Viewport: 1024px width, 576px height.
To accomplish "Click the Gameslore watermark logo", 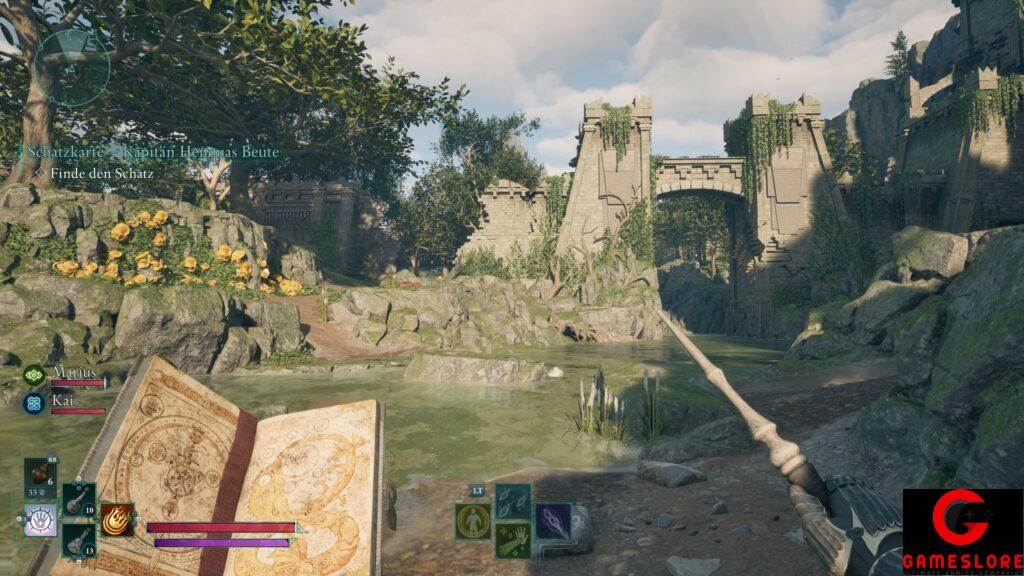I will point(962,531).
